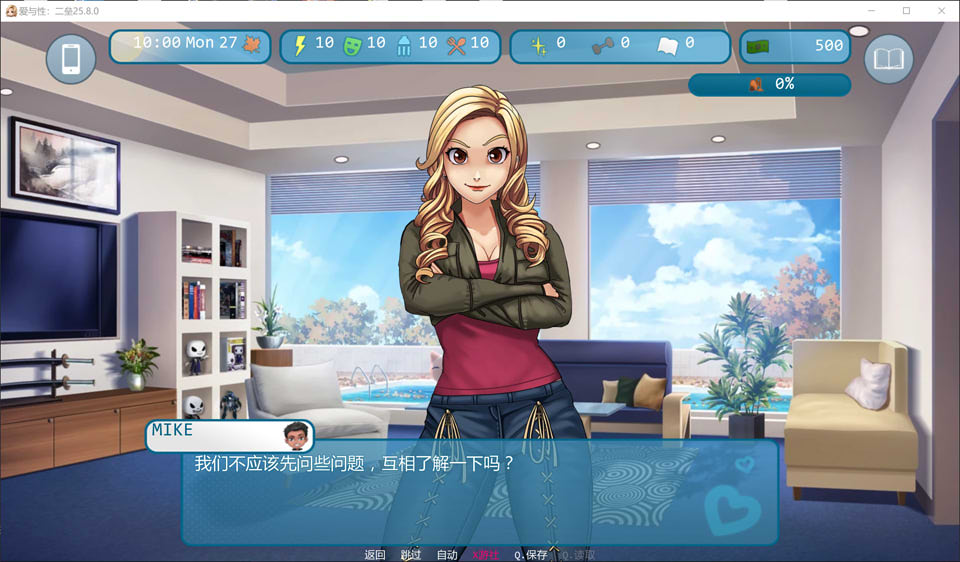Minimize the game window

(876, 10)
